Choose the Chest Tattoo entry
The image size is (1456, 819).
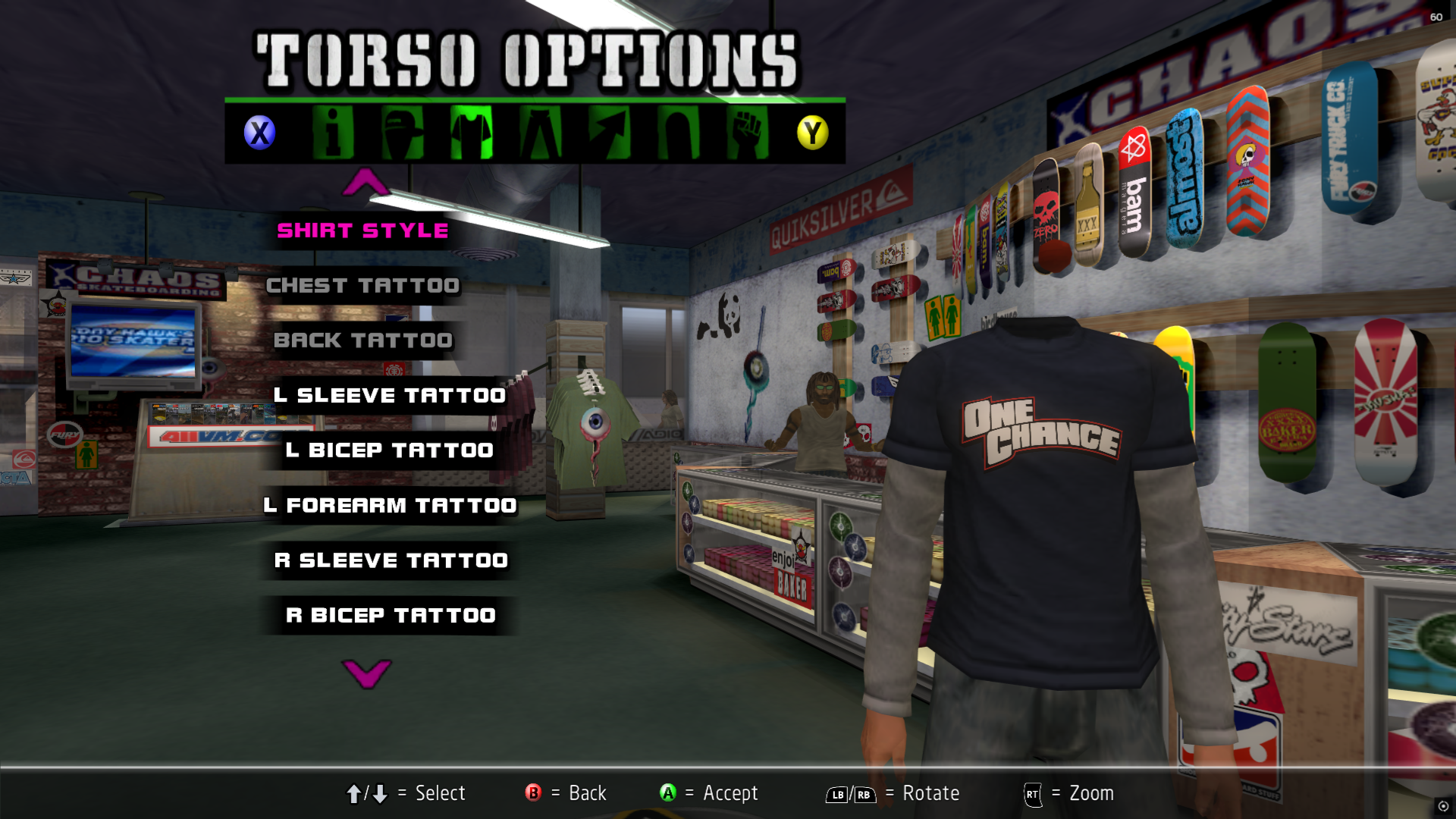[362, 286]
